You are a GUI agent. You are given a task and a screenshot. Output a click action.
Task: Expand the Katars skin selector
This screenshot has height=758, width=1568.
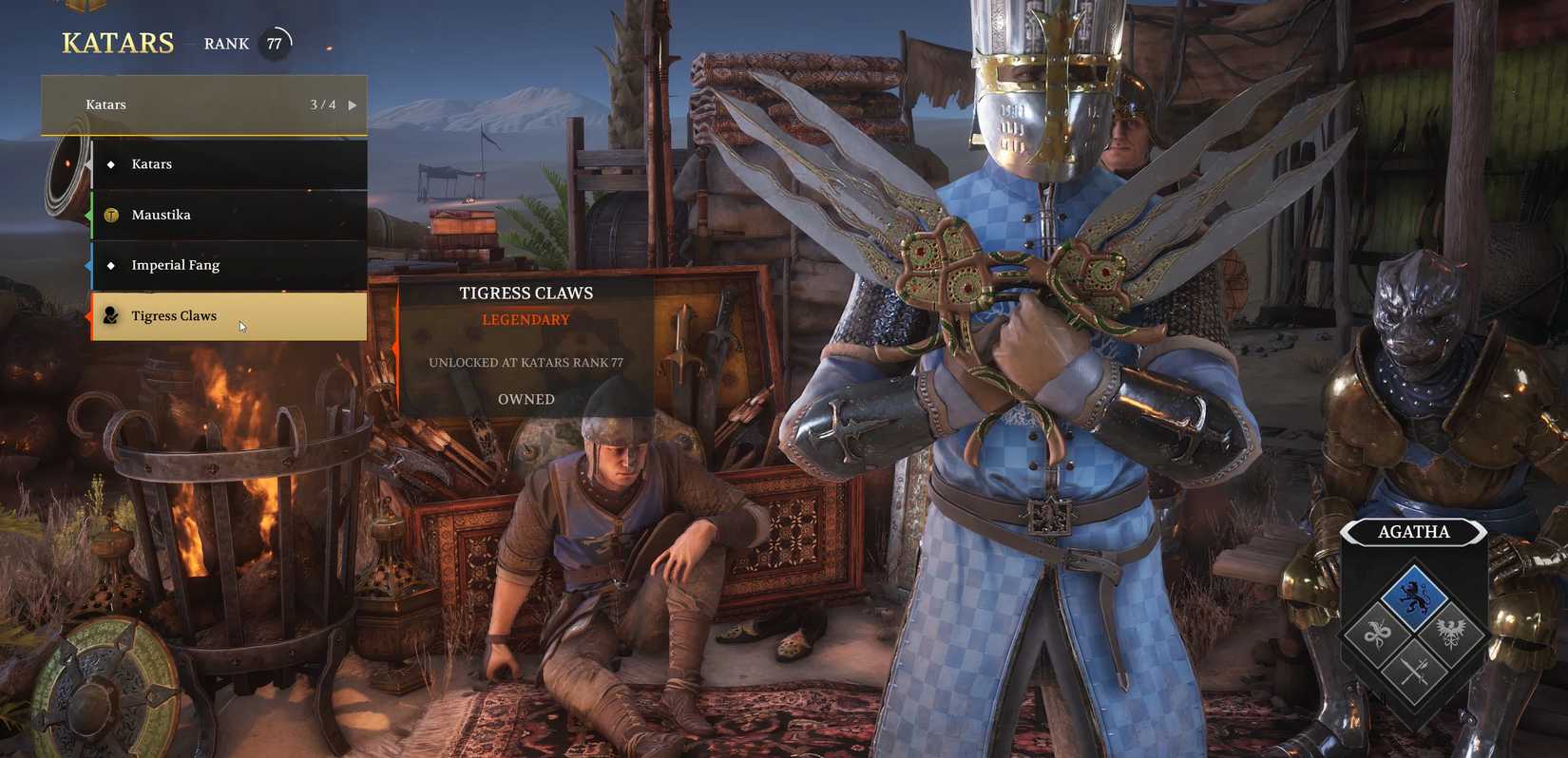[203, 104]
